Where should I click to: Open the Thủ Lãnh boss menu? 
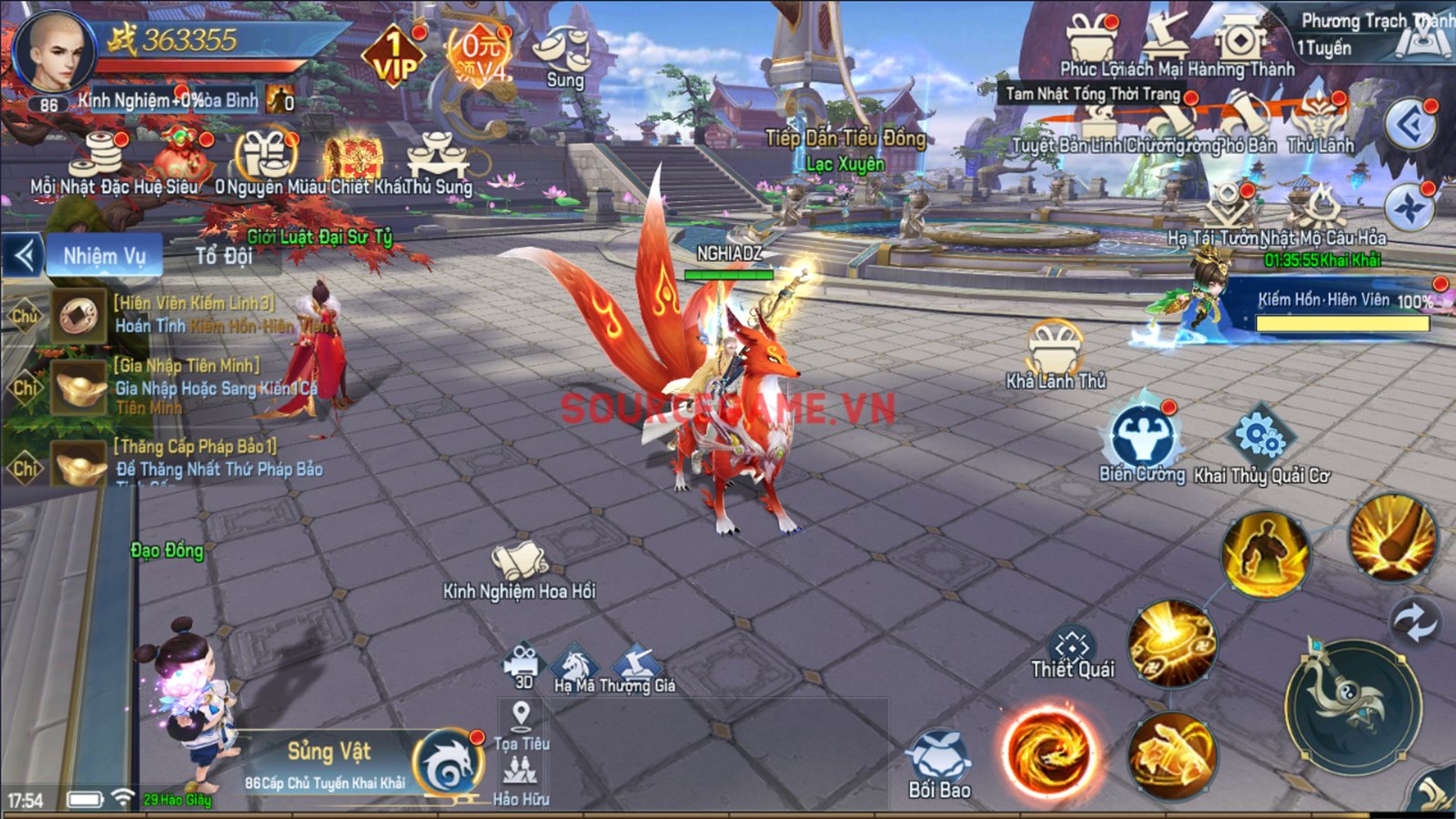click(1320, 125)
